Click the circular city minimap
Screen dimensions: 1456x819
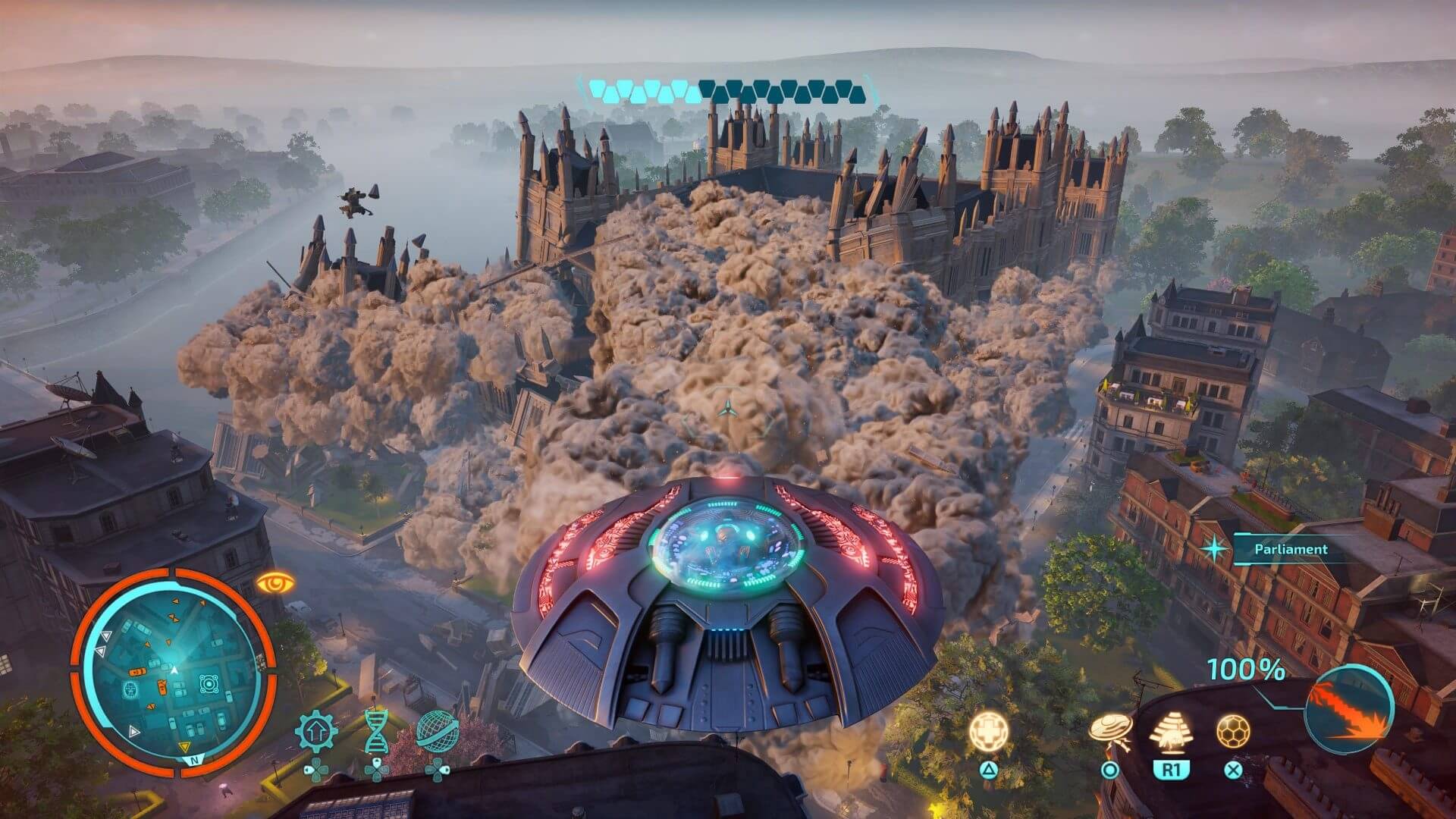pyautogui.click(x=174, y=671)
